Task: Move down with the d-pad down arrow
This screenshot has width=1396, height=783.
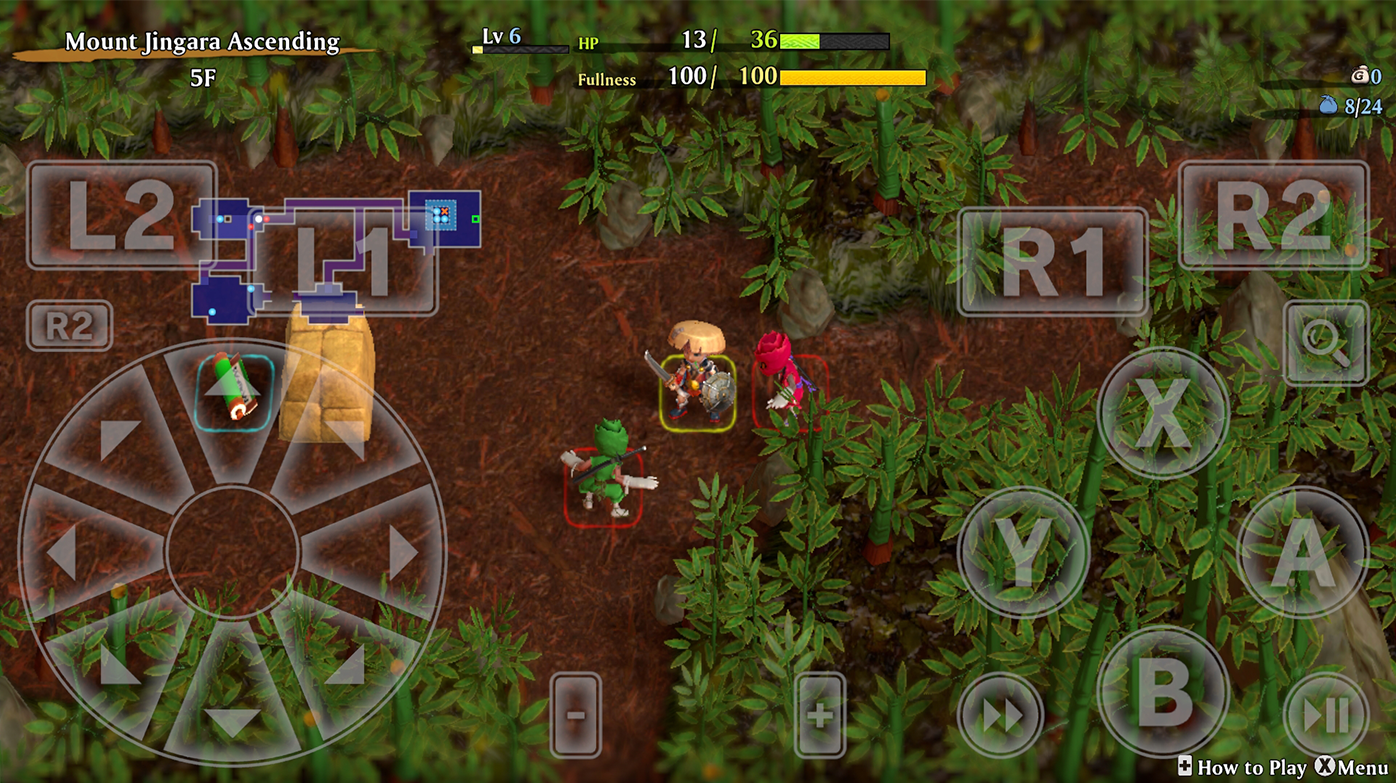Action: 232,718
